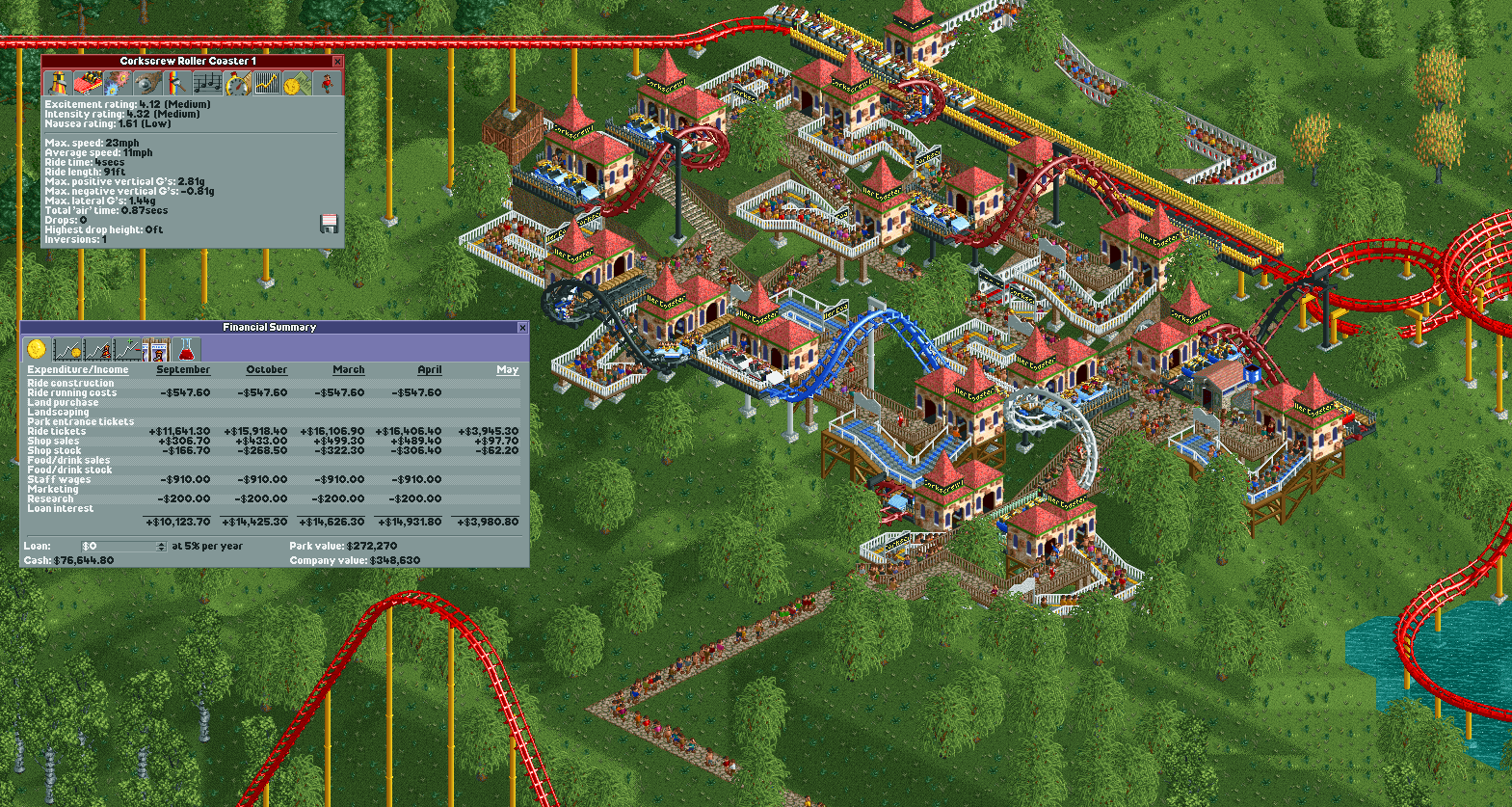This screenshot has height=807, width=1512.
Task: Open the main ride view tab
Action: click(x=58, y=84)
